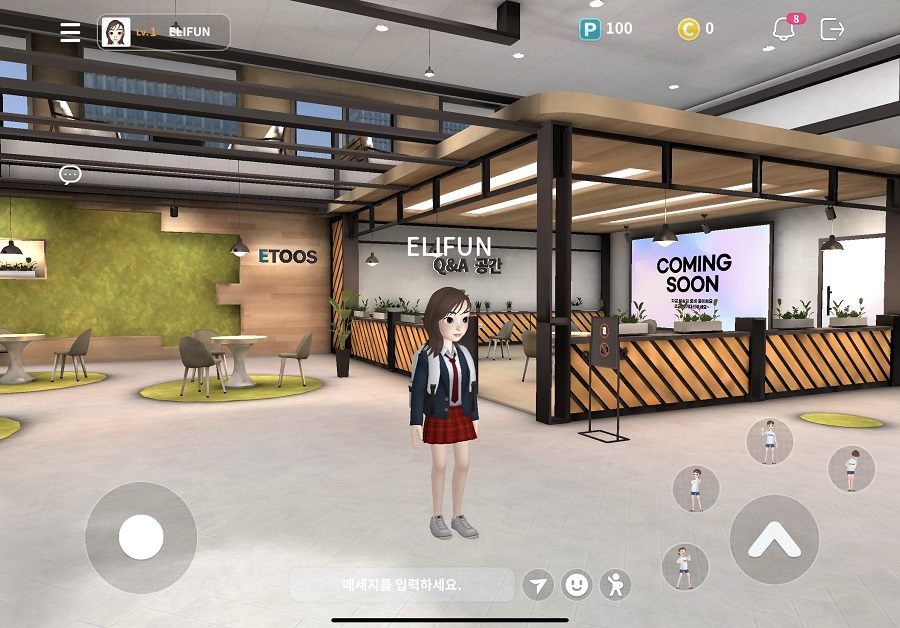This screenshot has height=628, width=900.
Task: Tap the jump up-arrow button
Action: click(774, 540)
